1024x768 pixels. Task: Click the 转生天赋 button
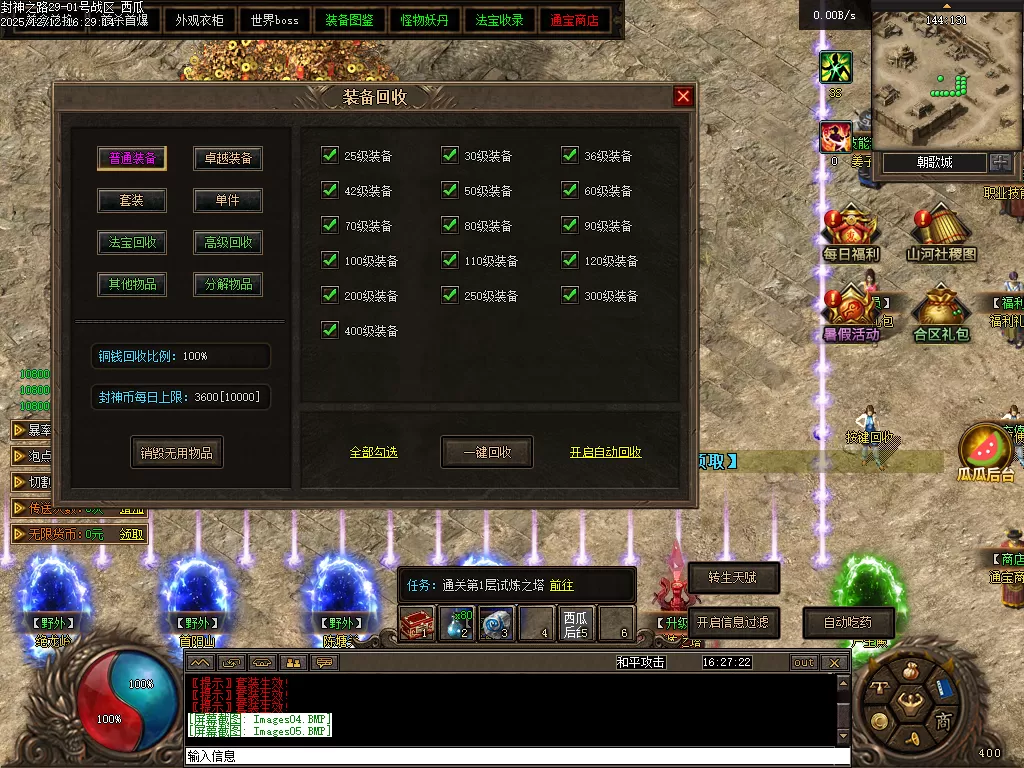[x=733, y=577]
